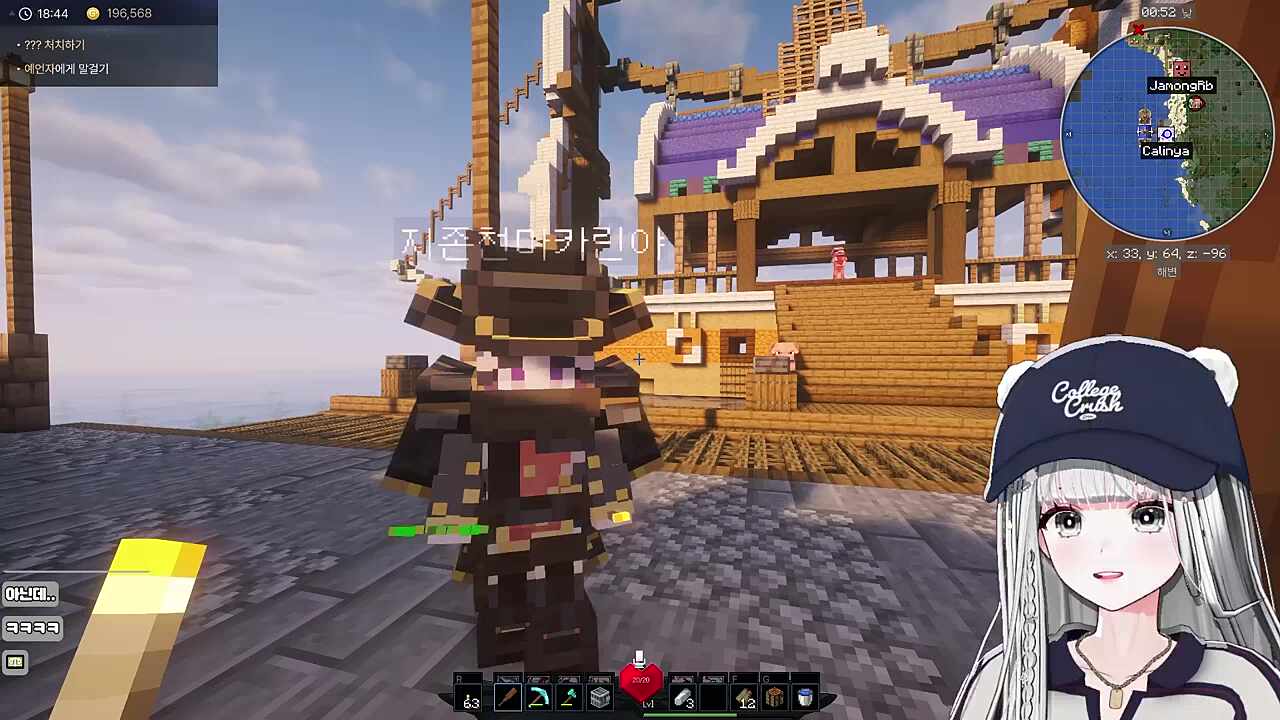This screenshot has height=720, width=1280.
Task: Click the JamongRb player marker on minimap
Action: point(1181,68)
